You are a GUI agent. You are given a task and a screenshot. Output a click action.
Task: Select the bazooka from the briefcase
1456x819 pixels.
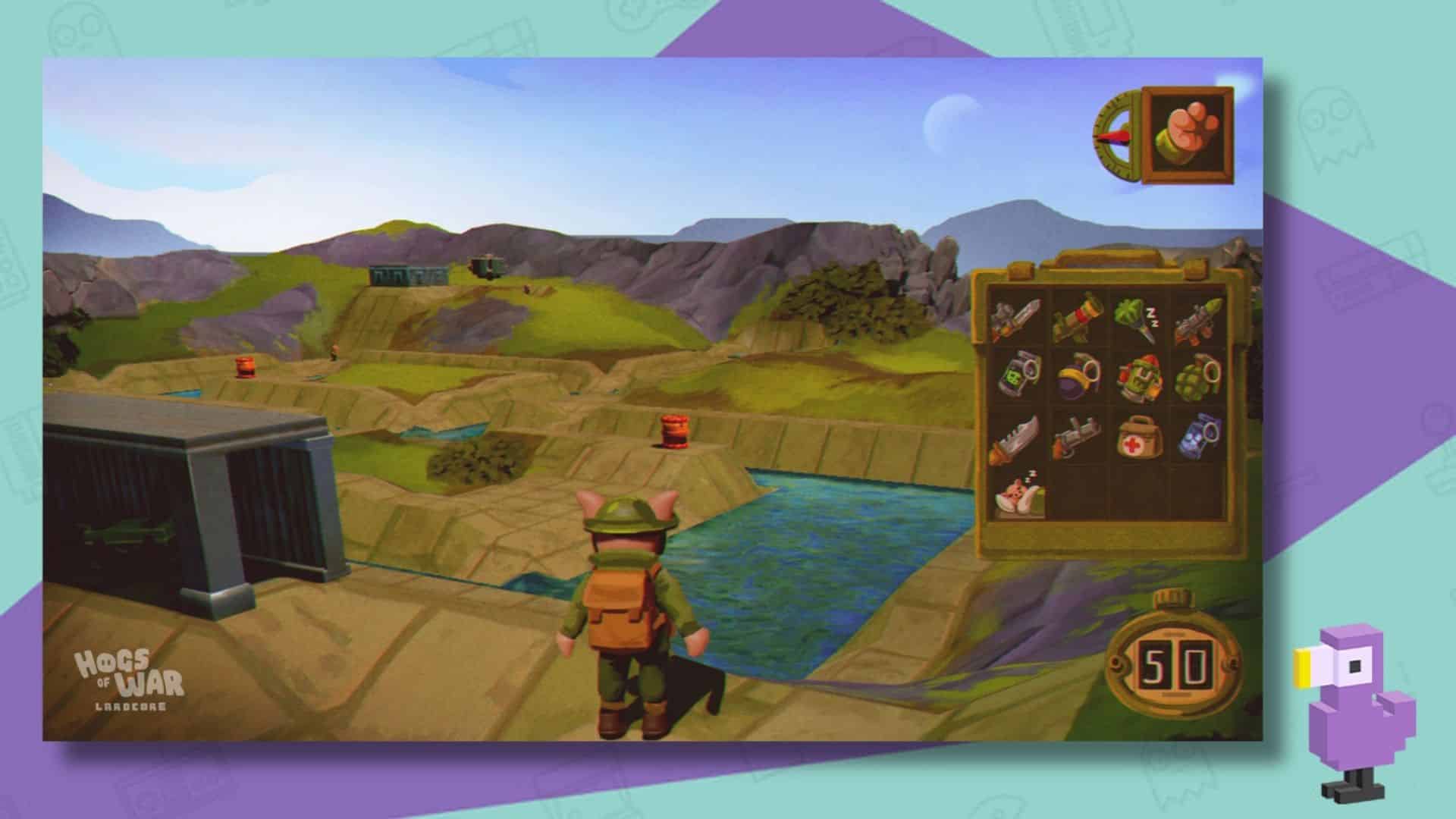[x=1075, y=317]
